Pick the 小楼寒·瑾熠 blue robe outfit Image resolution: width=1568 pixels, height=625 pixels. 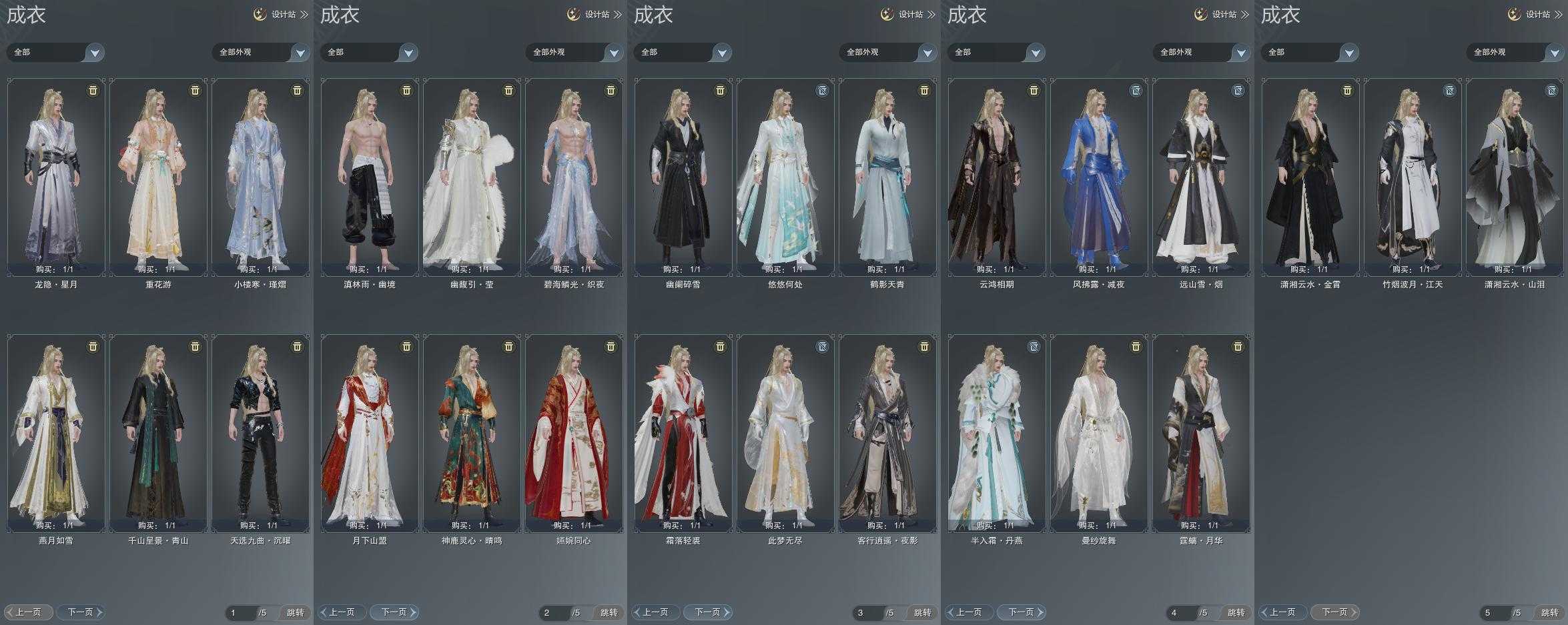260,177
